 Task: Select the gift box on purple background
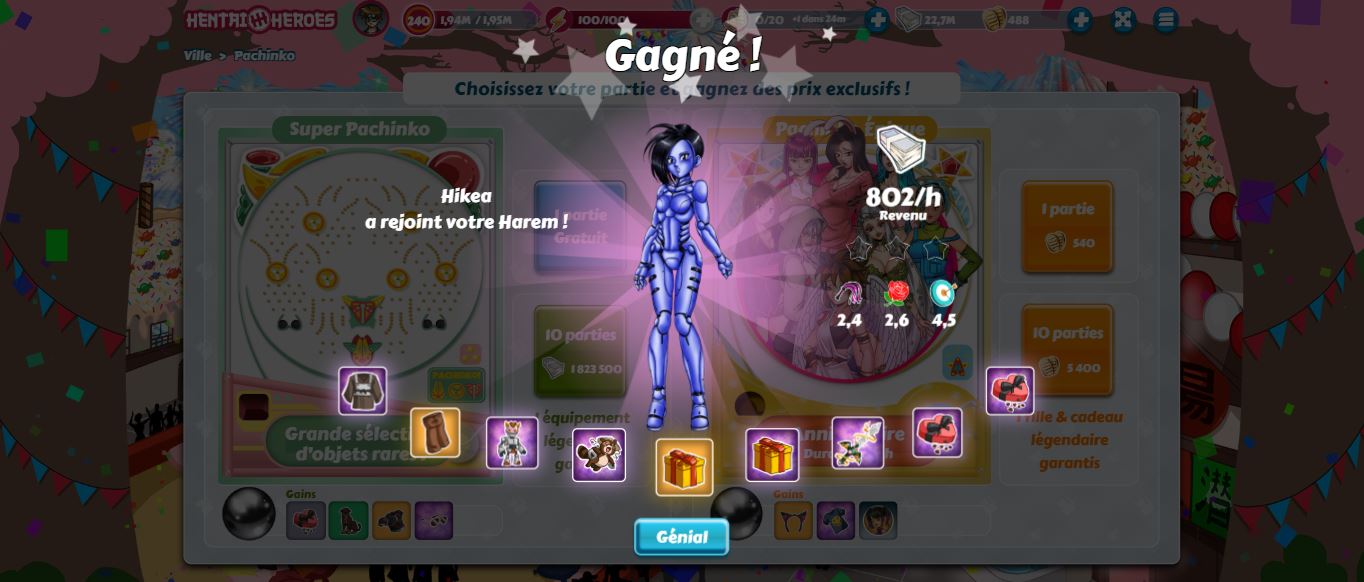(x=772, y=455)
